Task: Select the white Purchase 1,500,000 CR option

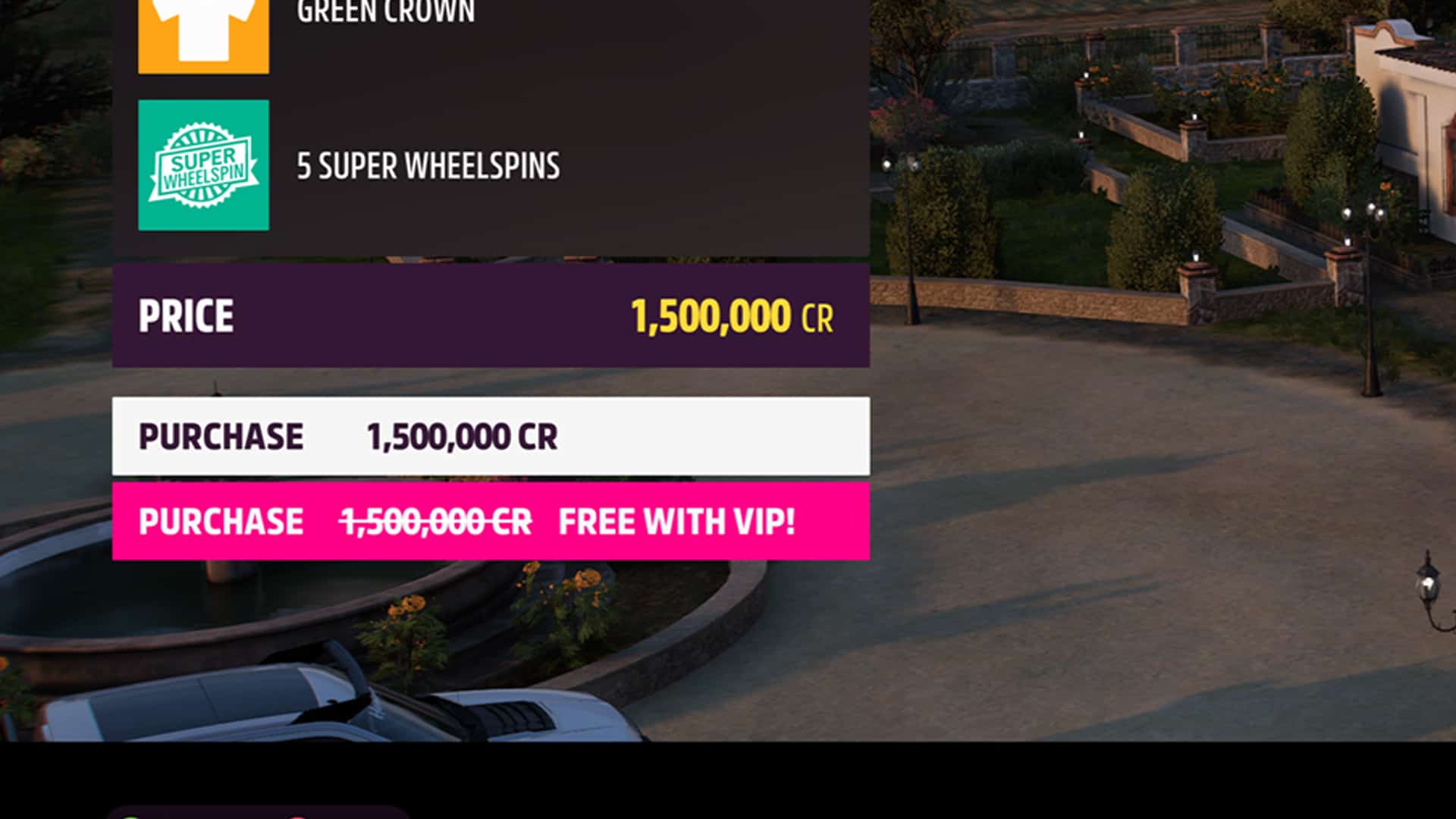Action: [x=491, y=436]
